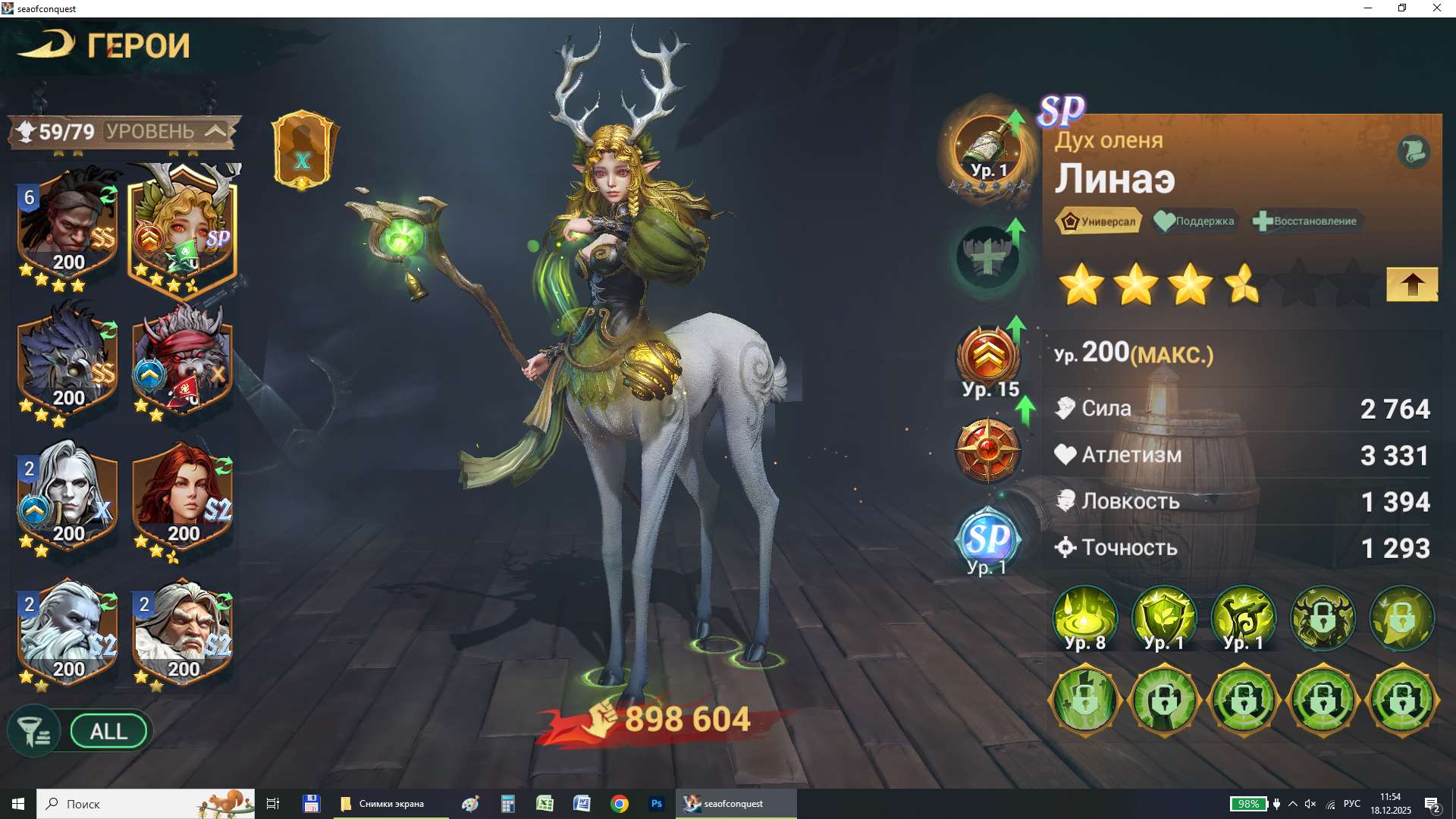Choose the white-haired pale man portrait
The image size is (1456, 819).
(68, 497)
